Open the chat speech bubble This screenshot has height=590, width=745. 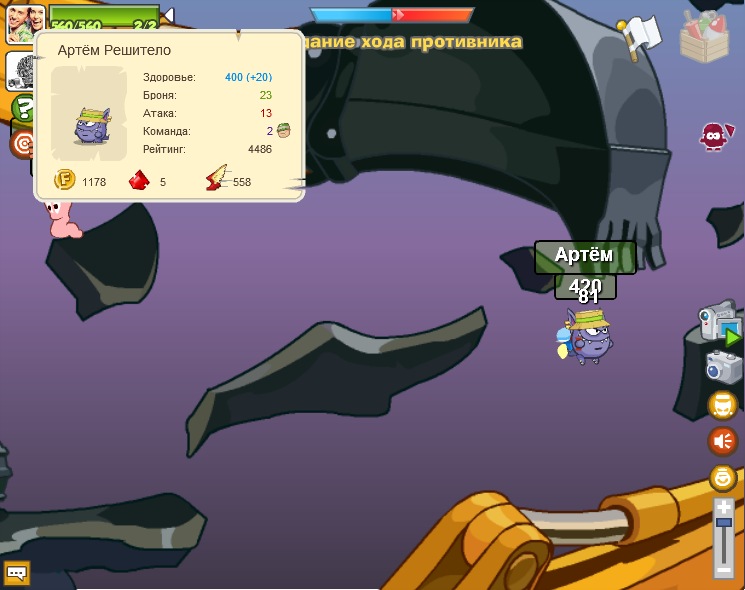16,573
